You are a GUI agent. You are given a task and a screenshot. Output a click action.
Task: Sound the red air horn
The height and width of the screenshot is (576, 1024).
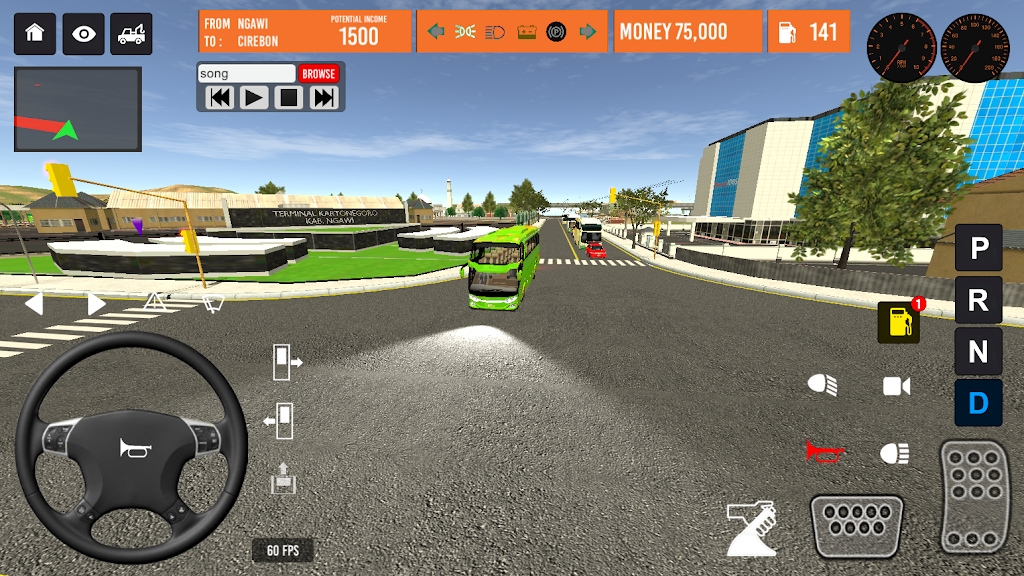(824, 452)
